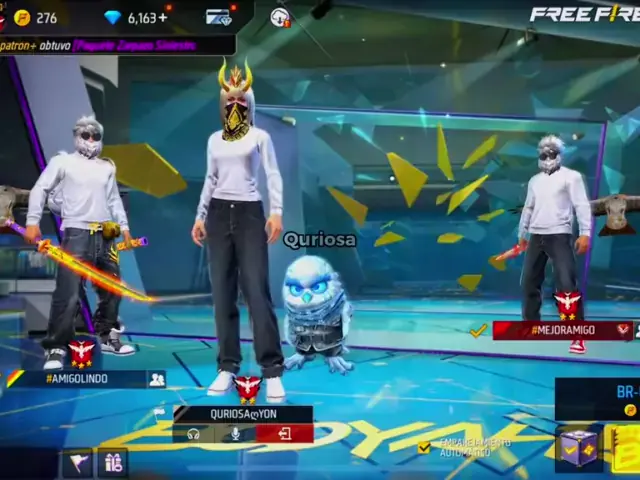Open the purple cube mode selector
Screen dimensions: 640x480
[577, 447]
